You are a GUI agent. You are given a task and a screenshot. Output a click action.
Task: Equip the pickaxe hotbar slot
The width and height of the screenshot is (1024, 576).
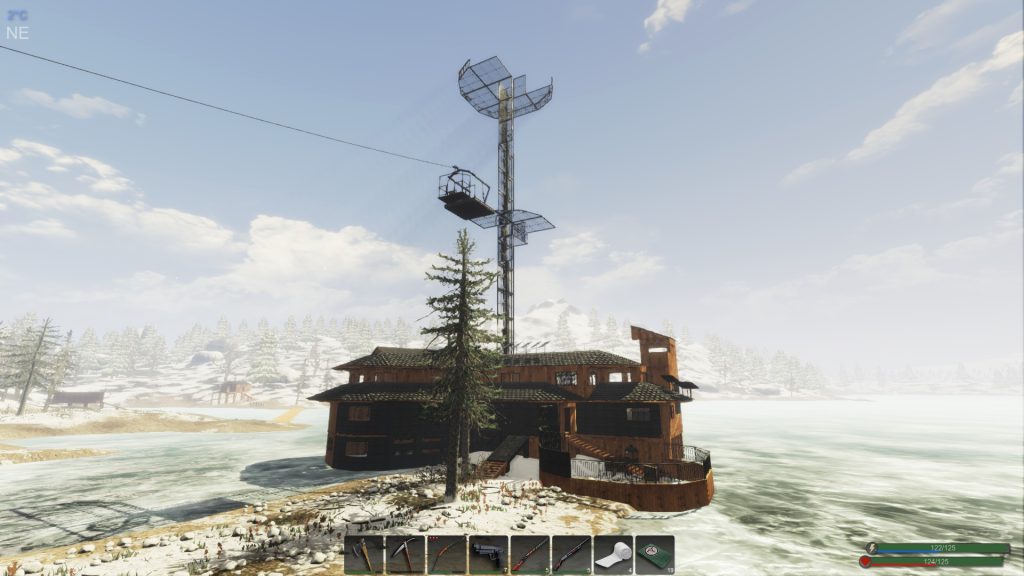pos(405,554)
